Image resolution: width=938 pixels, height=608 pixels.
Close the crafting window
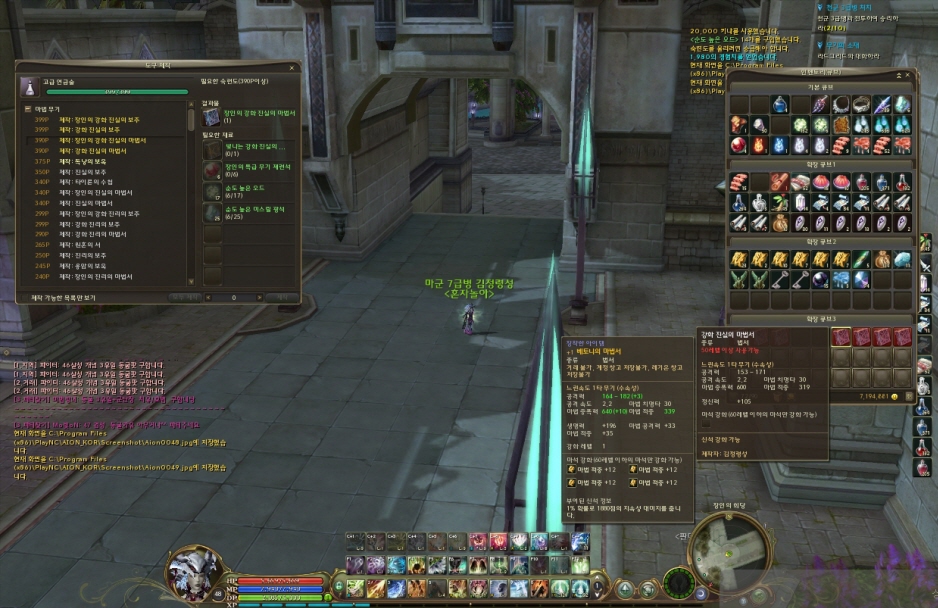pyautogui.click(x=293, y=67)
